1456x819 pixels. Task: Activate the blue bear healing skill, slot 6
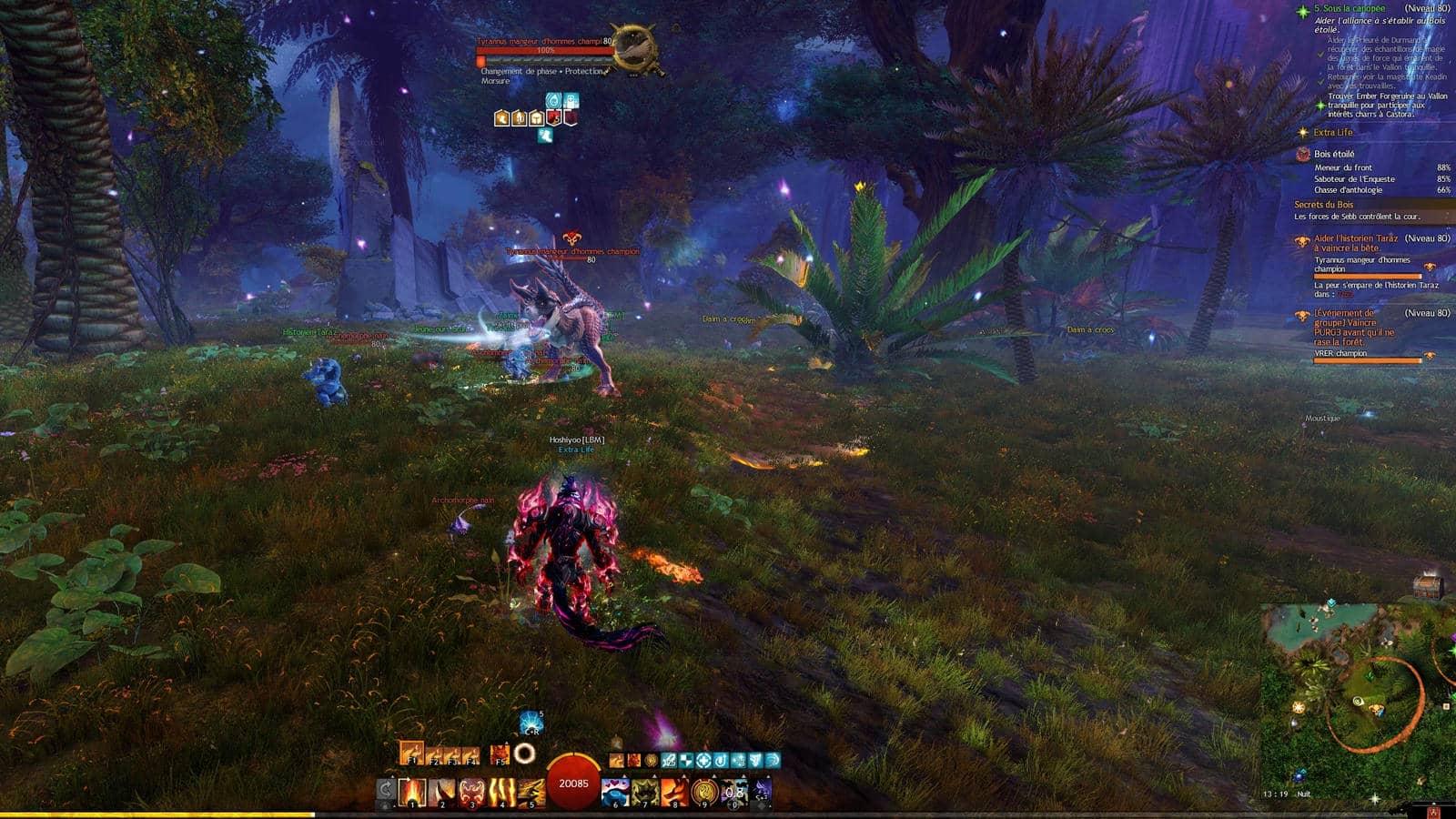click(x=616, y=791)
